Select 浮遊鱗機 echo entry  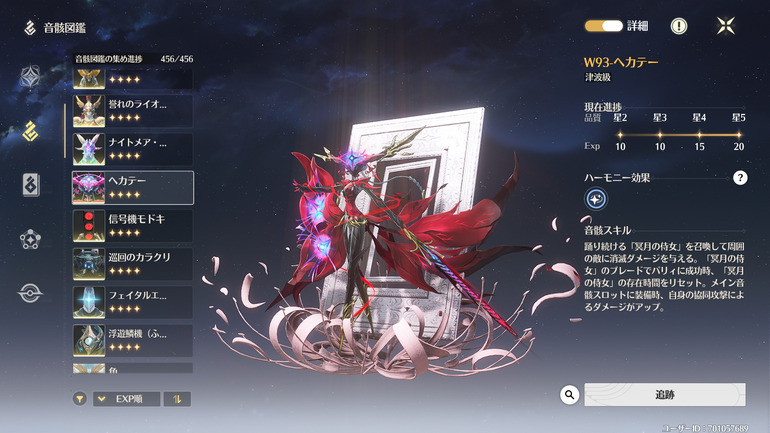point(133,340)
